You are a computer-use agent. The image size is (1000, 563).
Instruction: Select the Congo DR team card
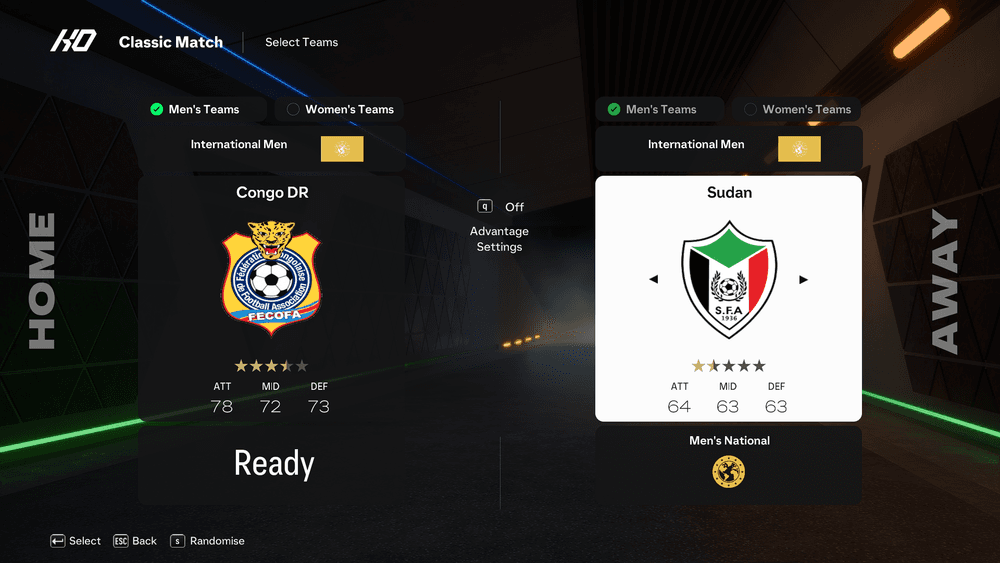[272, 298]
